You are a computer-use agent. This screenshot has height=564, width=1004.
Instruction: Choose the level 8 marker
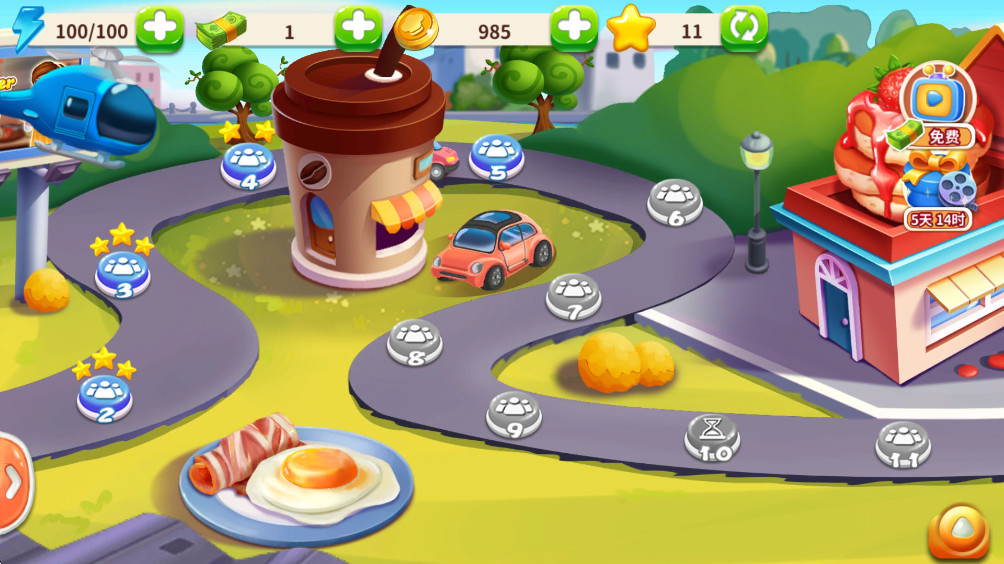[415, 342]
